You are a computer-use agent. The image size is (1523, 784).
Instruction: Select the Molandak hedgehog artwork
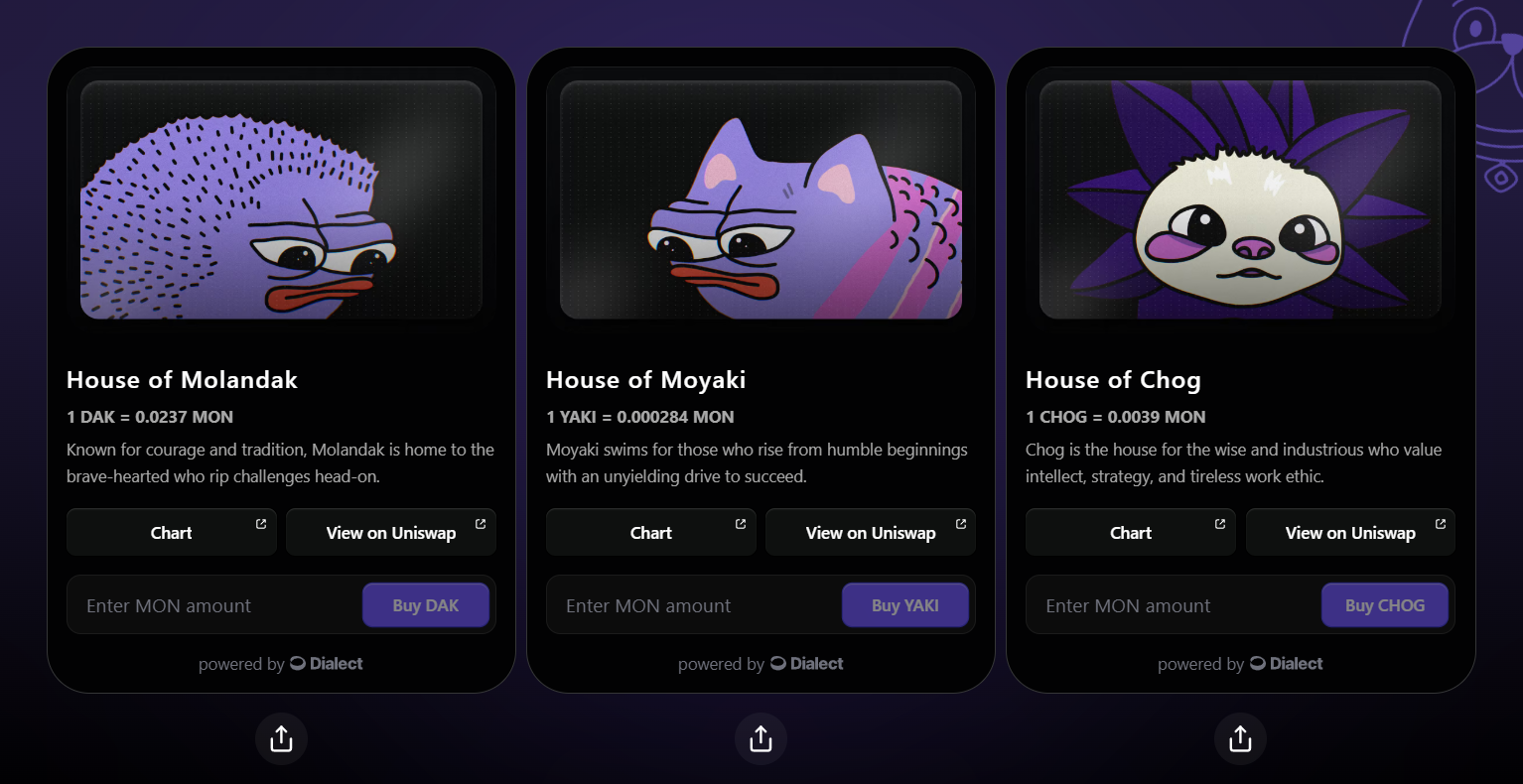click(x=281, y=199)
